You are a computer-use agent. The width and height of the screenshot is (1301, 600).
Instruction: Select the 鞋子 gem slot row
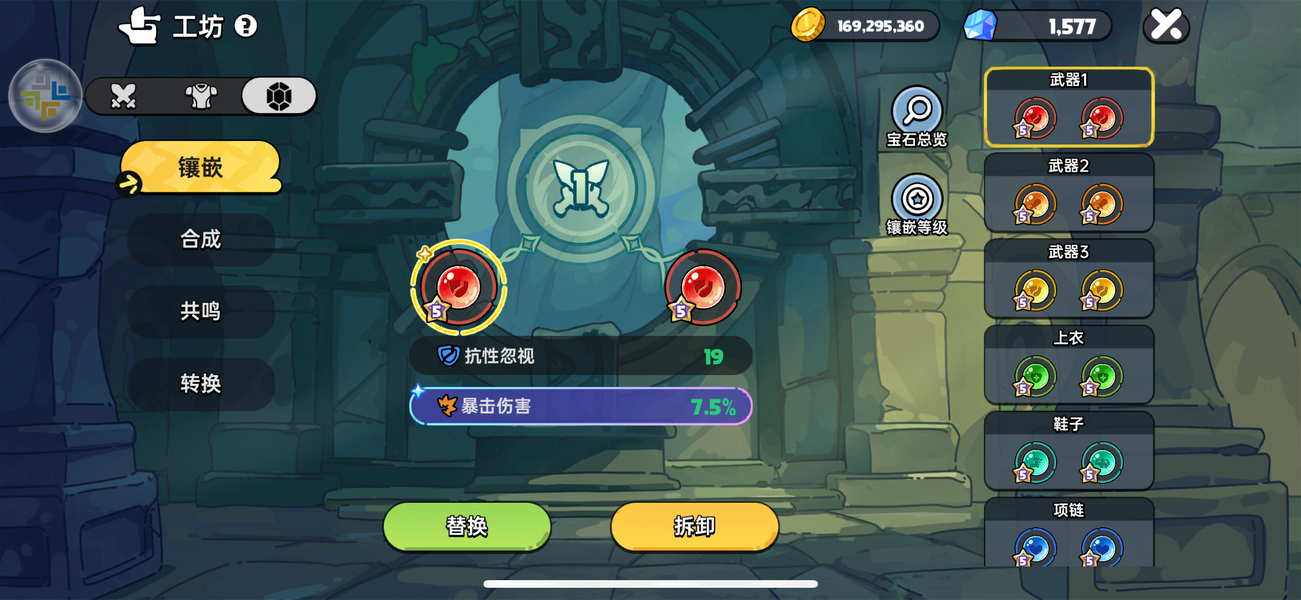tap(1069, 451)
